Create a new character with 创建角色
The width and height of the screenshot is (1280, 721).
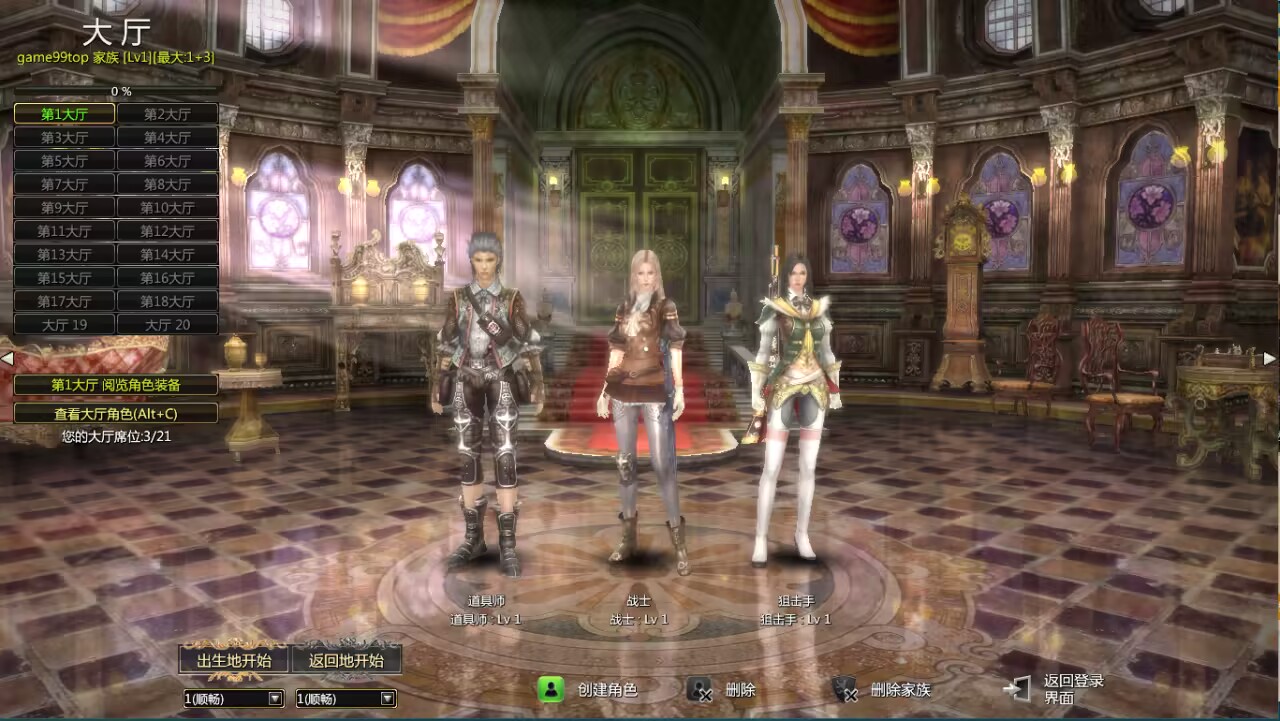pos(589,690)
